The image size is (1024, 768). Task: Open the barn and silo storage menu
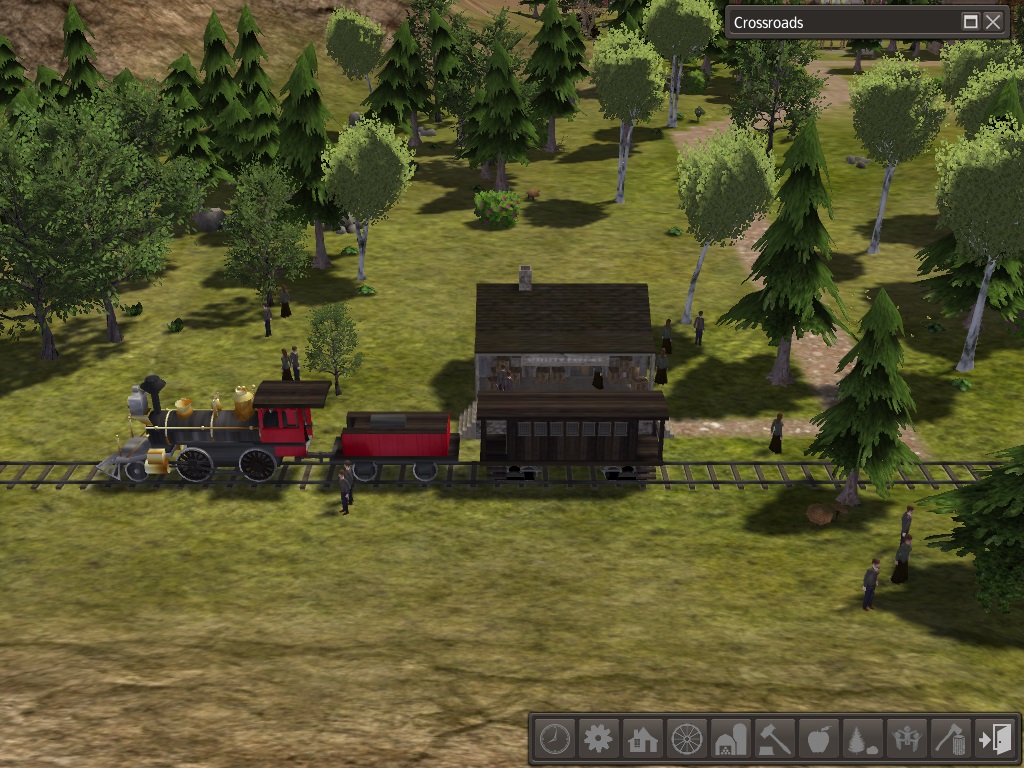731,739
